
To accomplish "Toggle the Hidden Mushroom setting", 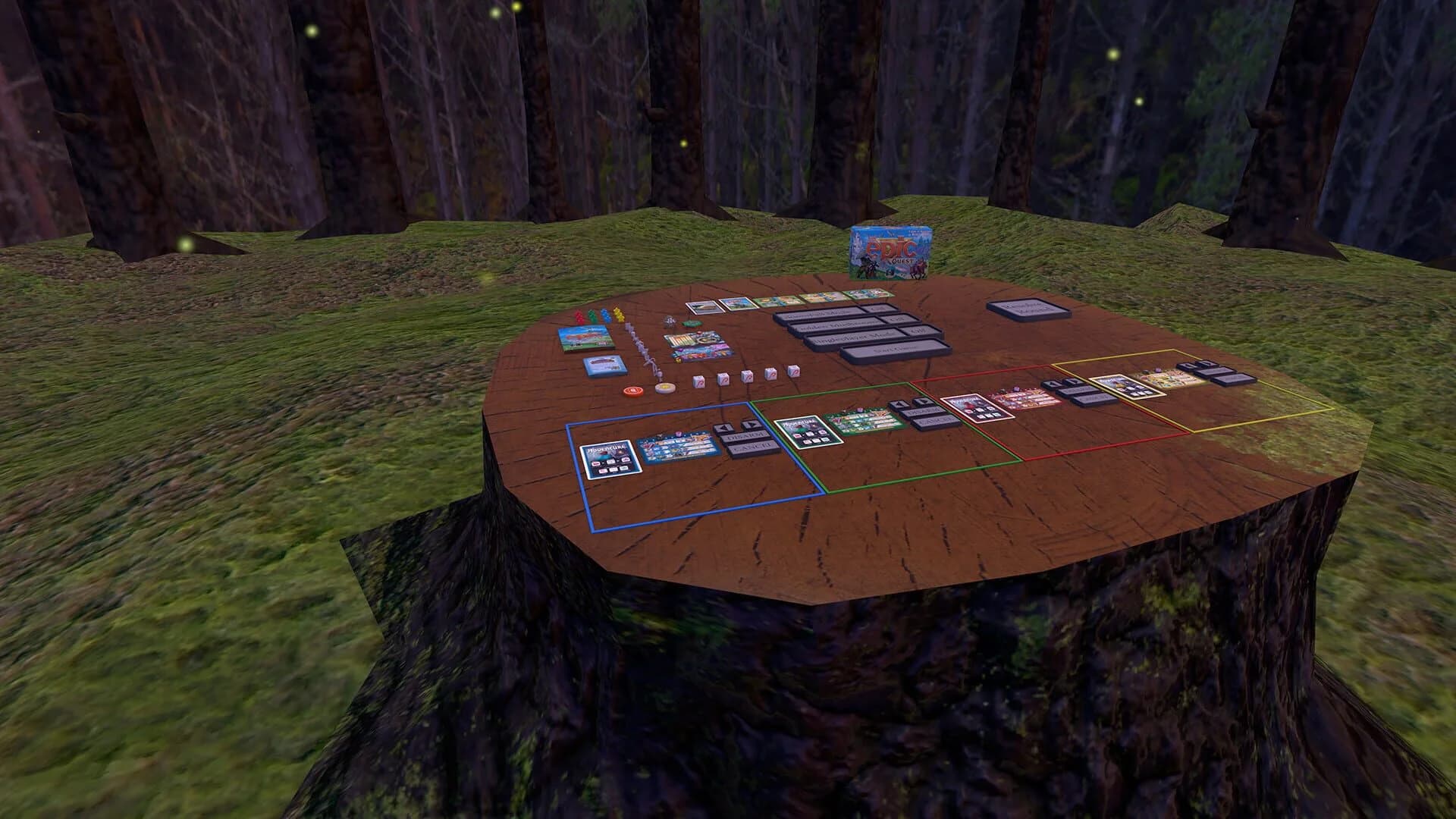I will (x=896, y=320).
